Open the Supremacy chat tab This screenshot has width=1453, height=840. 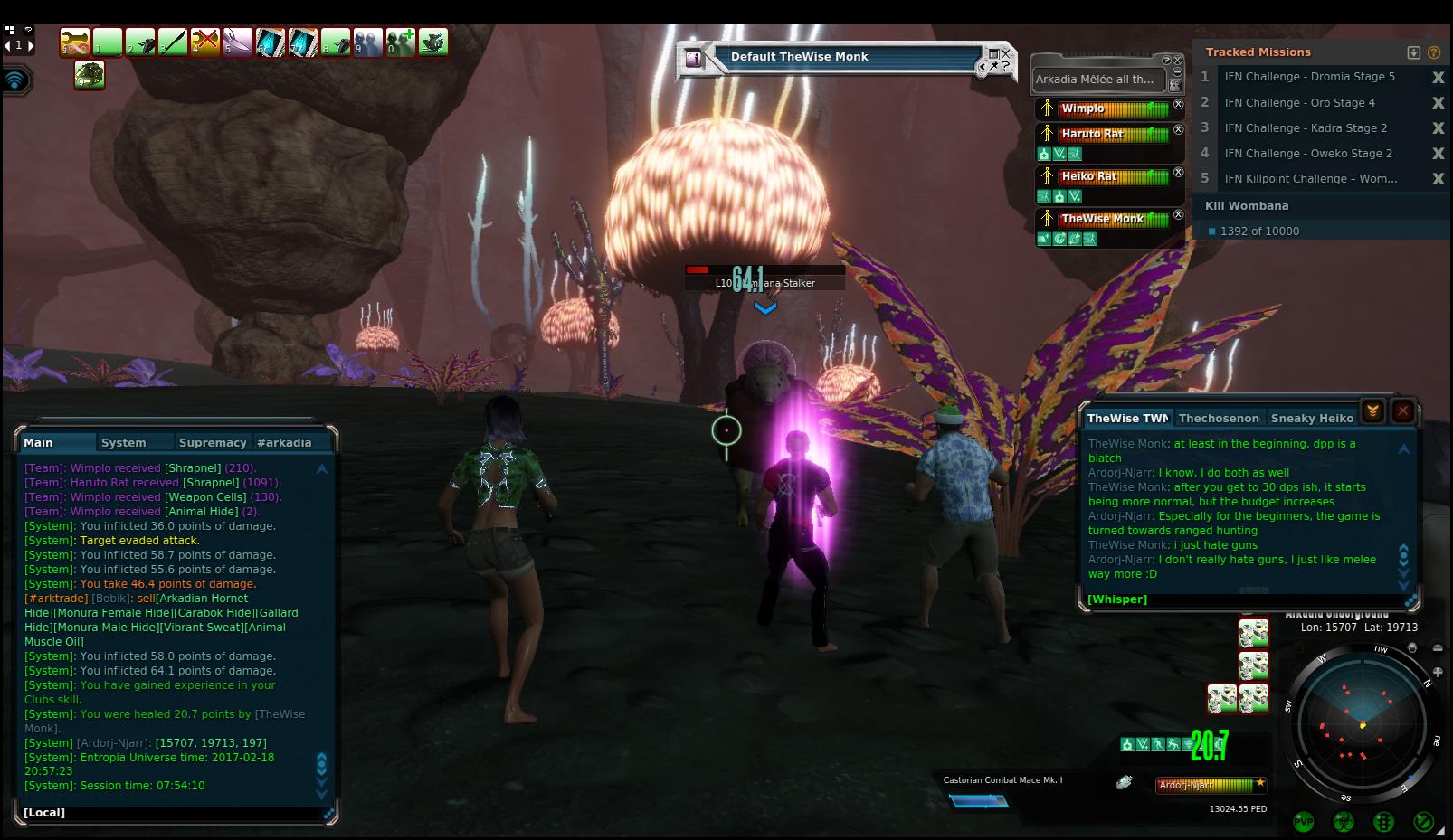213,443
